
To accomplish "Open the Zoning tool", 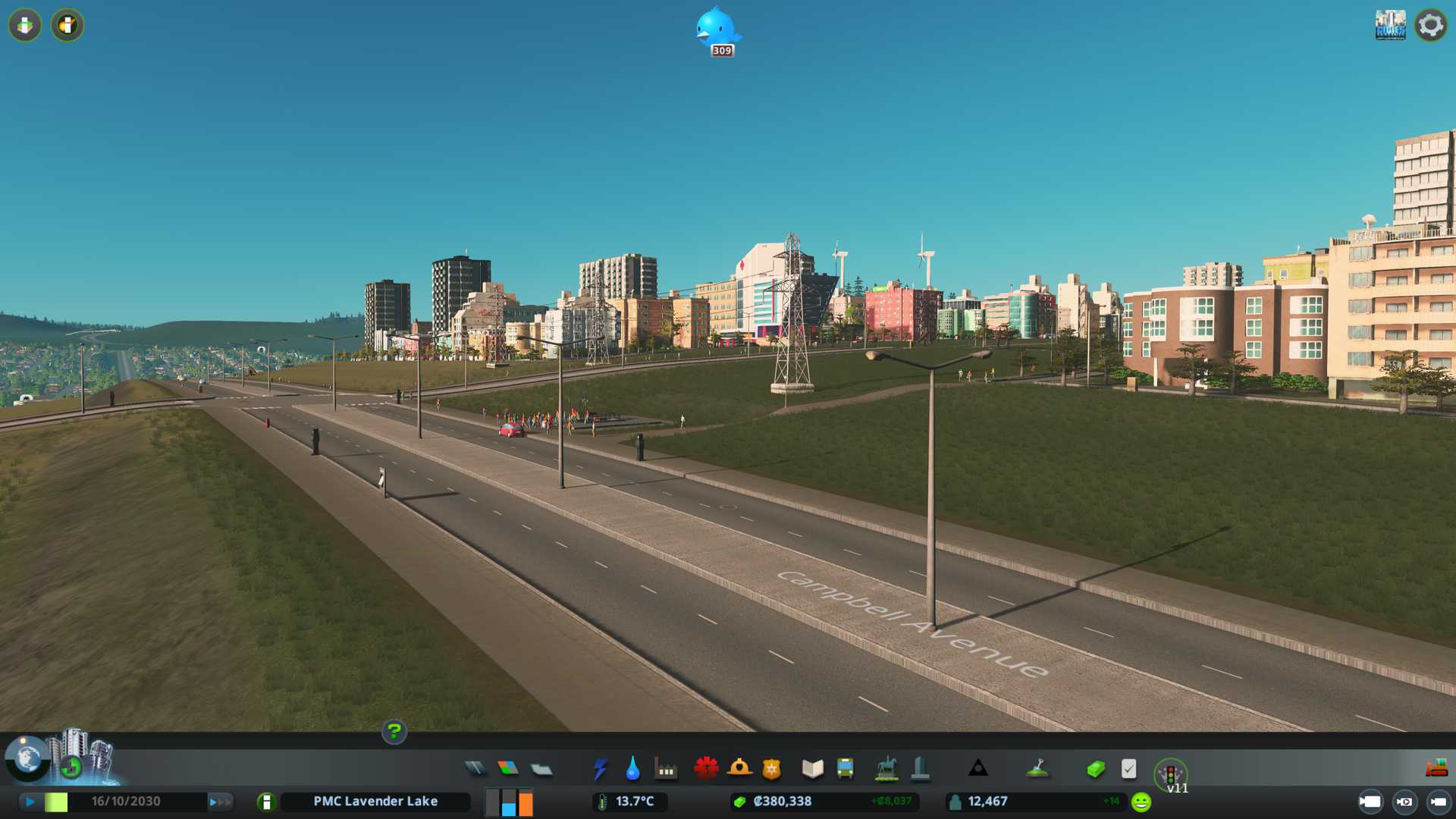I will [x=508, y=769].
